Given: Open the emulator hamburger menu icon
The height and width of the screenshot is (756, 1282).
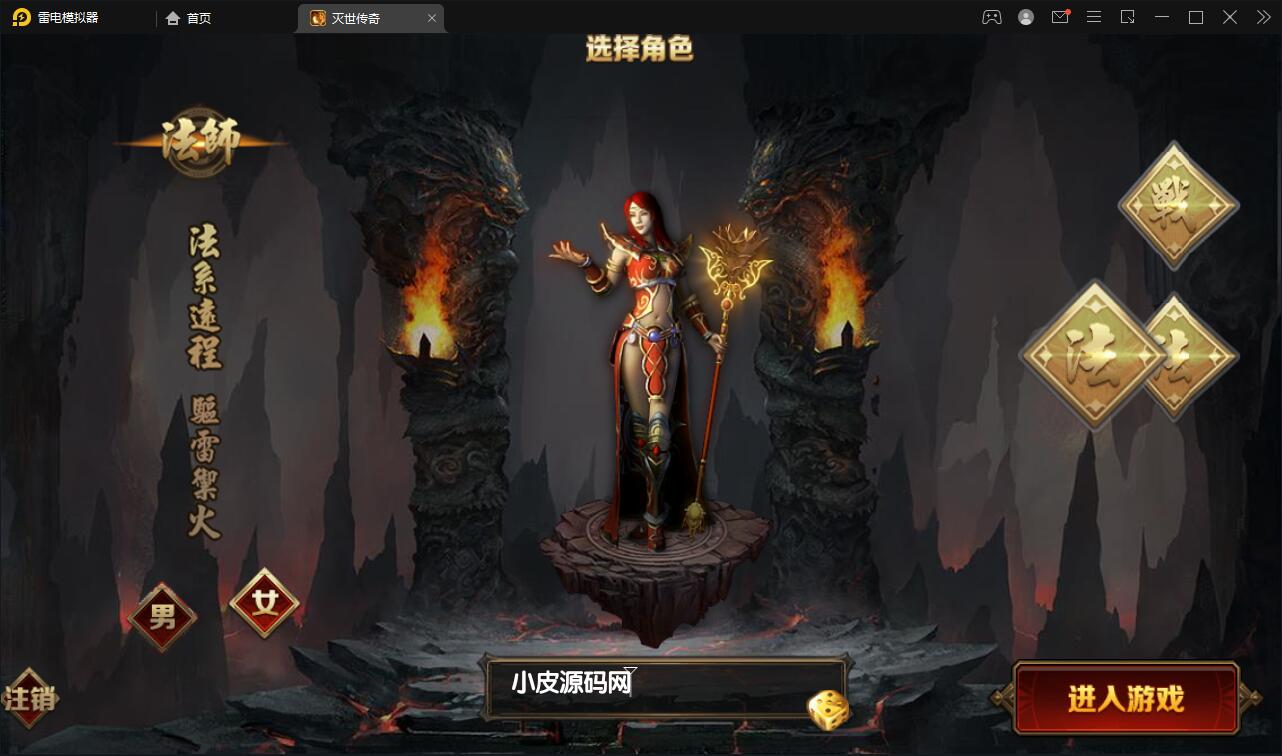Looking at the screenshot, I should click(x=1094, y=17).
